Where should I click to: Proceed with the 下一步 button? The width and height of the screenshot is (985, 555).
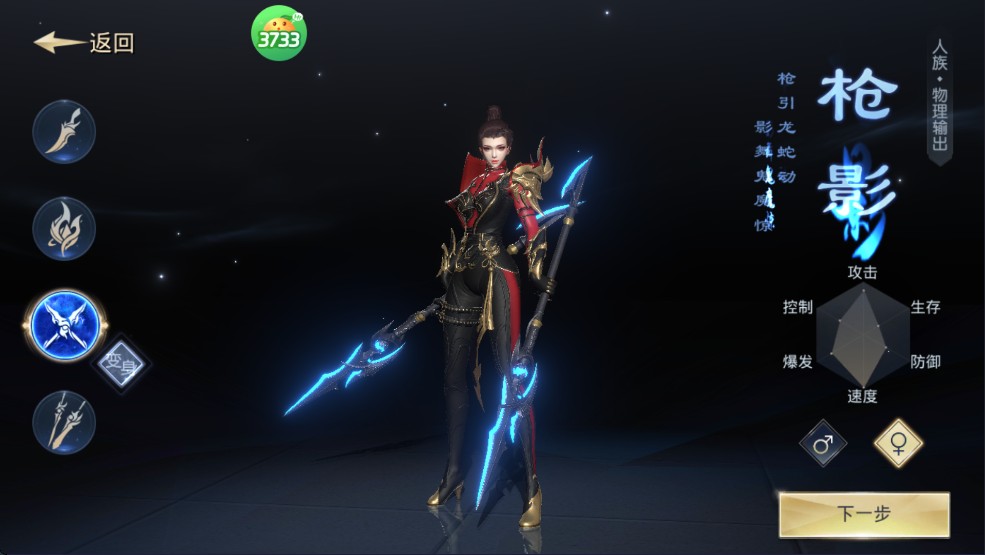[x=863, y=515]
